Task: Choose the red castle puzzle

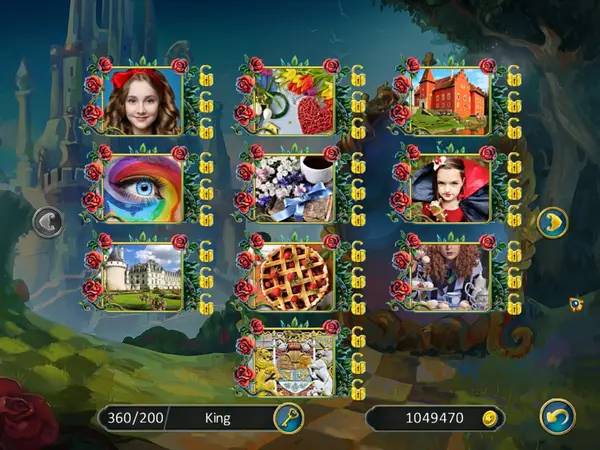Action: pos(448,101)
